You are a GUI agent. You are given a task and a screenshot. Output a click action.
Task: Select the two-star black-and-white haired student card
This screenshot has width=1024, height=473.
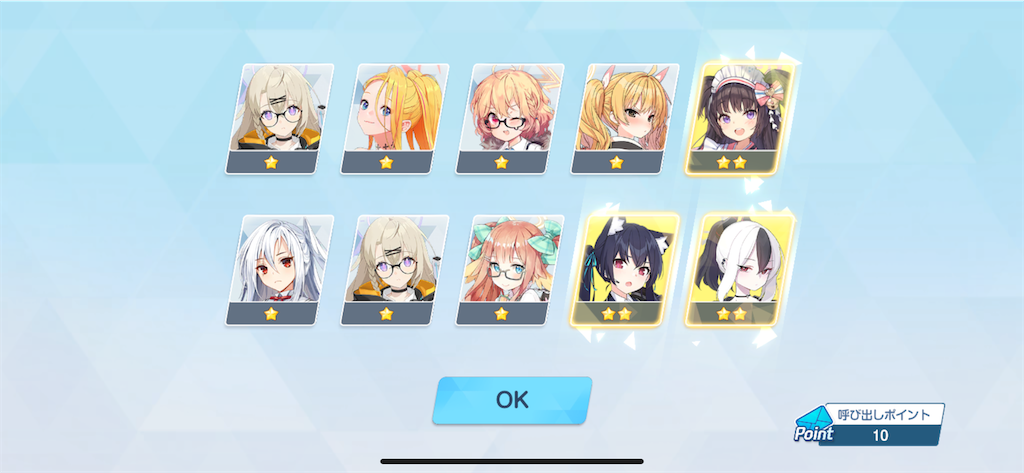[x=740, y=270]
